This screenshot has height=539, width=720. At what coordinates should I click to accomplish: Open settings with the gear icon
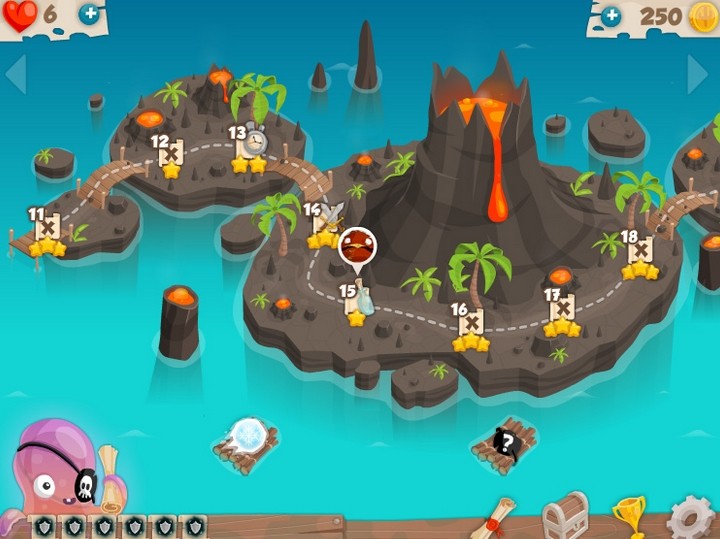(x=691, y=518)
